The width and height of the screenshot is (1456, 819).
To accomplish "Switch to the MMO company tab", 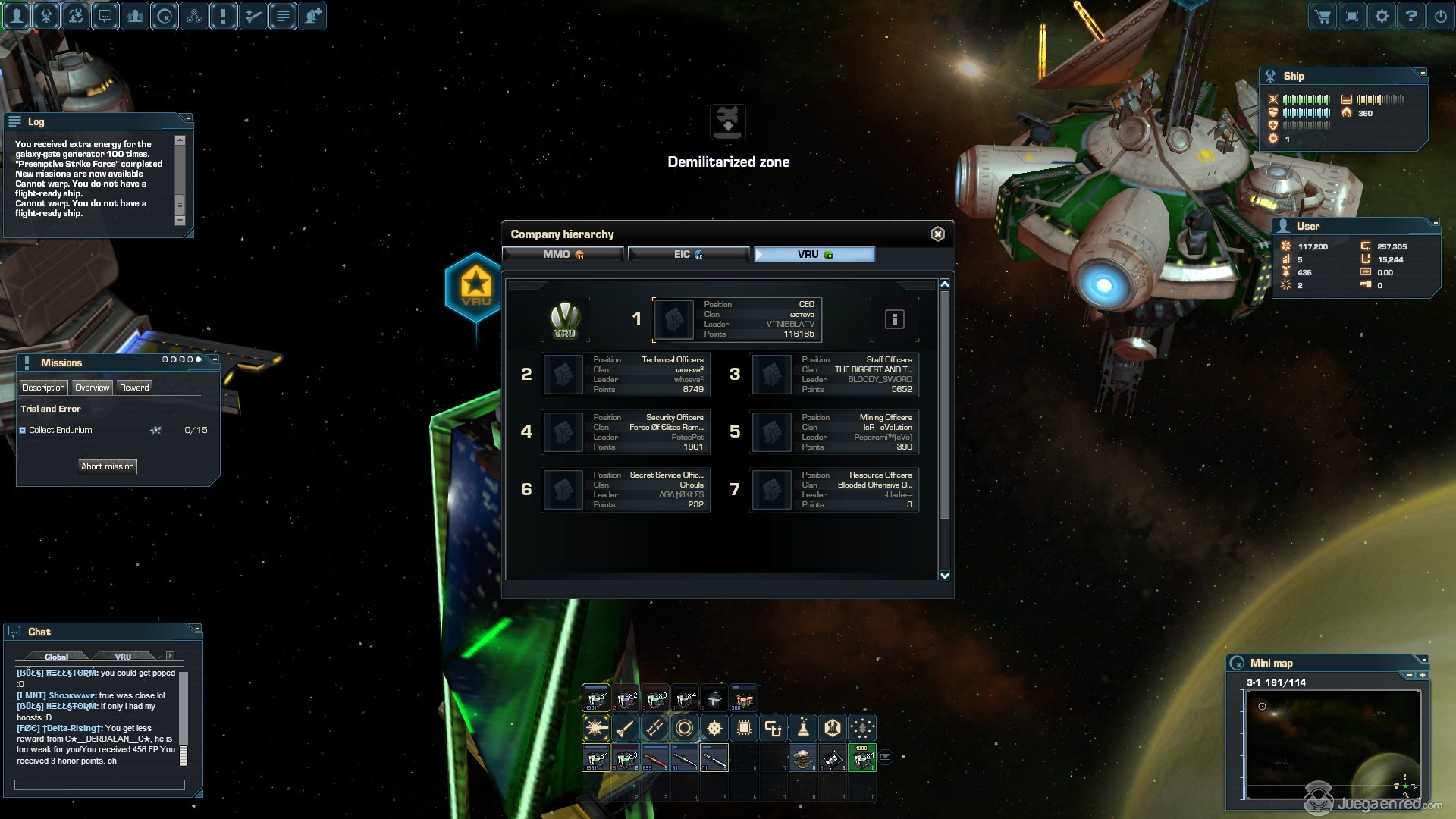I will pos(563,255).
